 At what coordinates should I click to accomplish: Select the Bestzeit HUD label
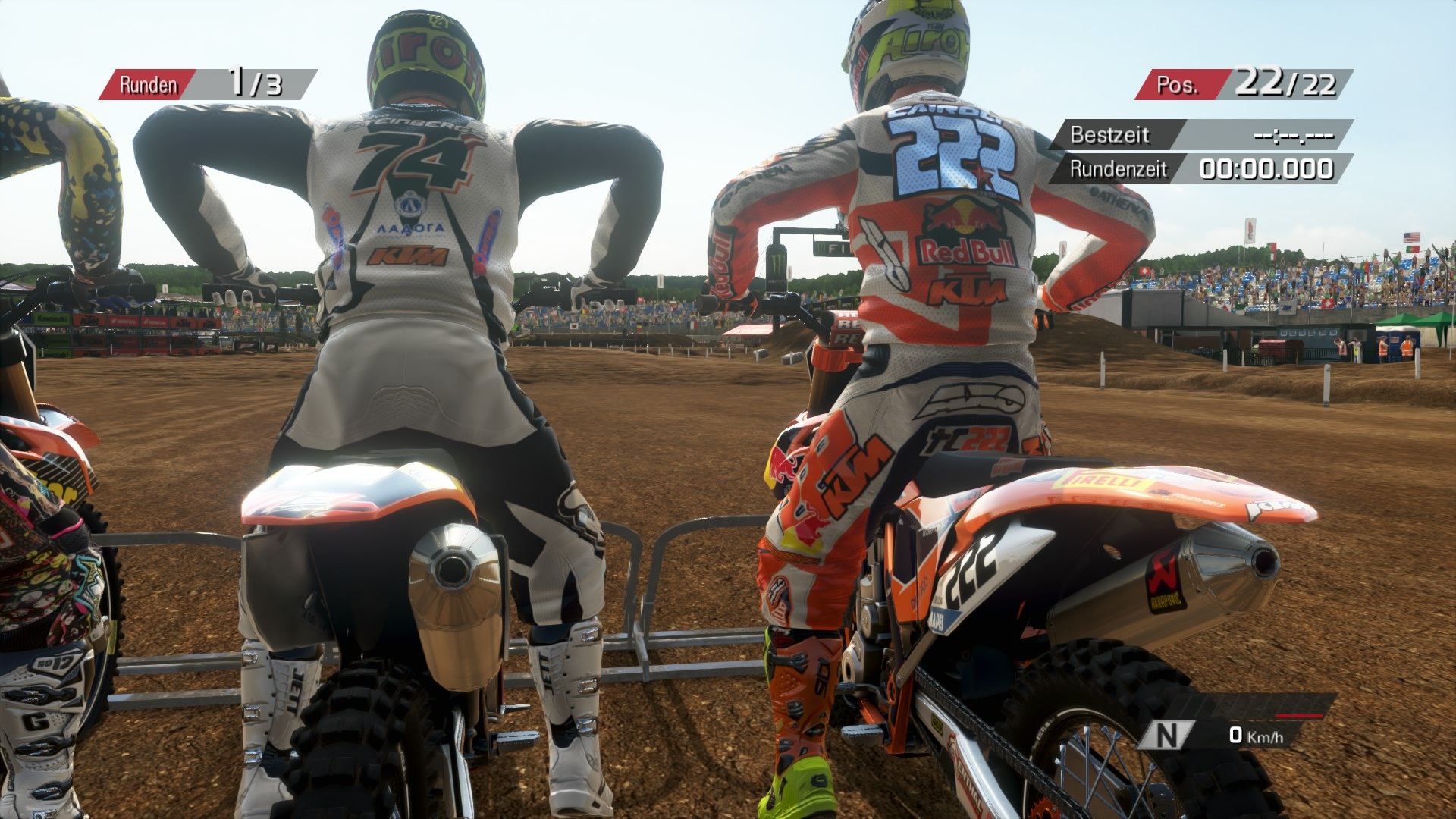coord(1109,136)
